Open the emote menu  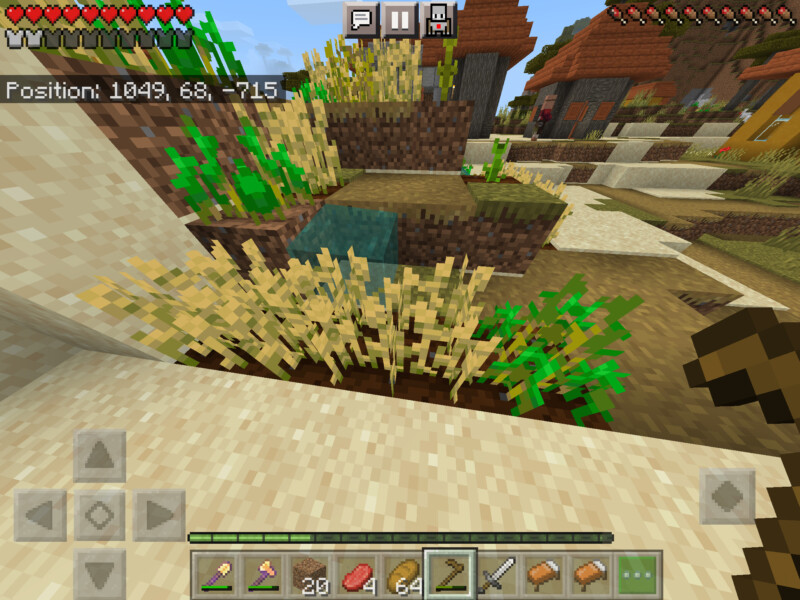[437, 20]
